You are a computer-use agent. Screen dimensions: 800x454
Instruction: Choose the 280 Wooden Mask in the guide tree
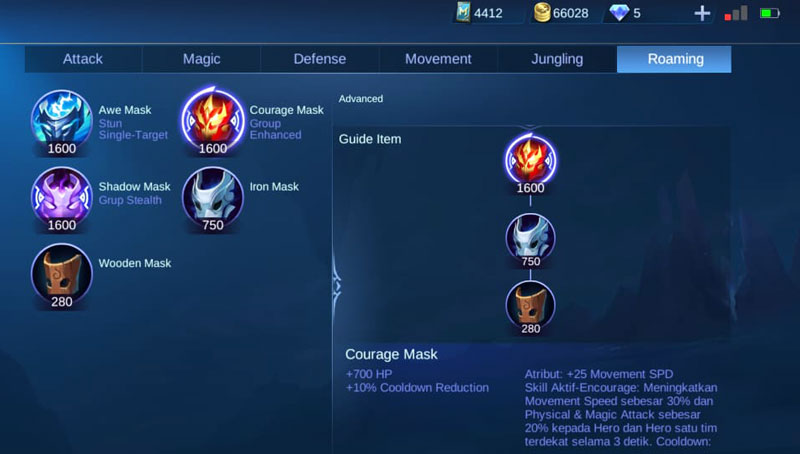tap(530, 305)
